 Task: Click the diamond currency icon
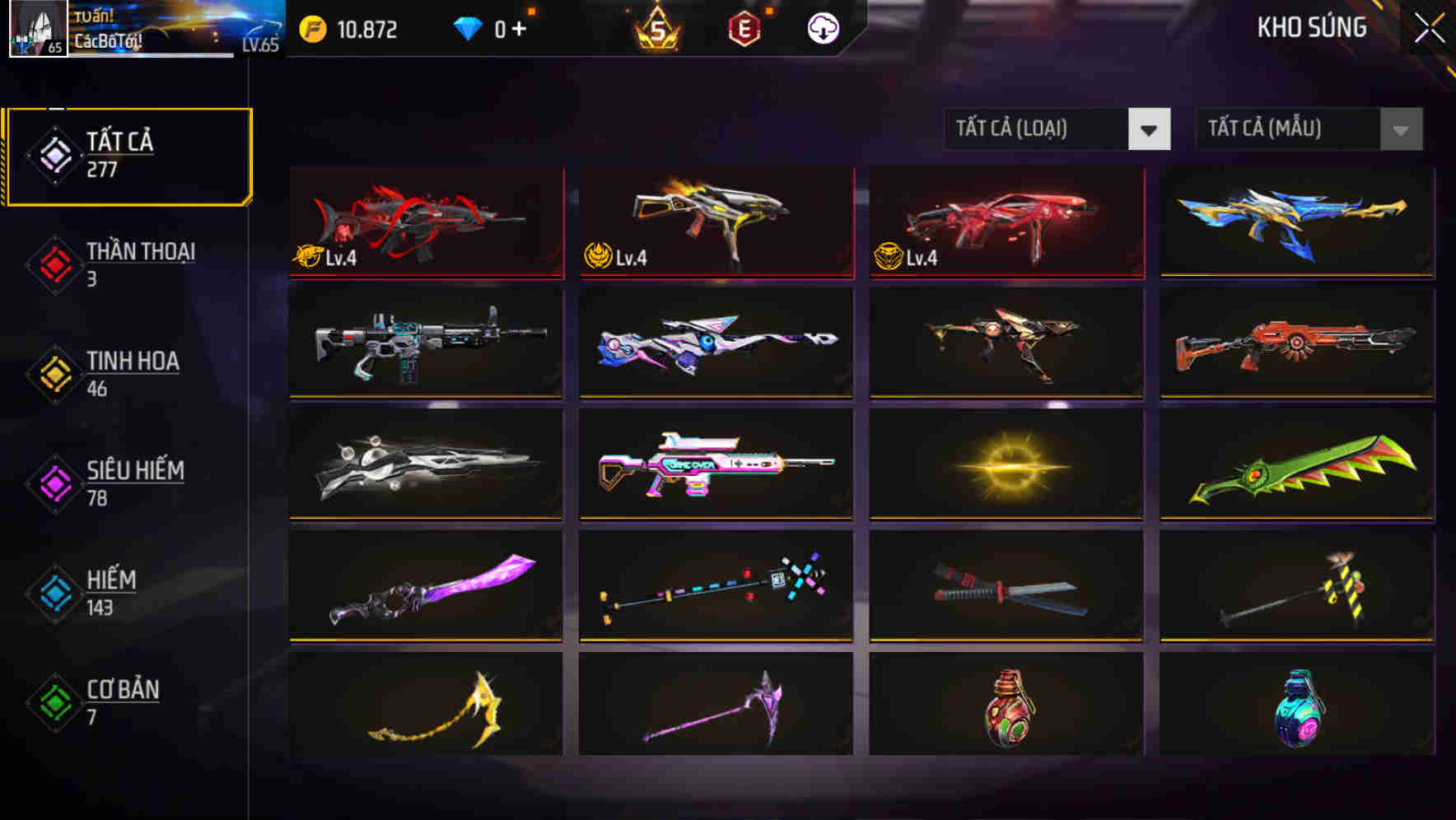pos(467,29)
